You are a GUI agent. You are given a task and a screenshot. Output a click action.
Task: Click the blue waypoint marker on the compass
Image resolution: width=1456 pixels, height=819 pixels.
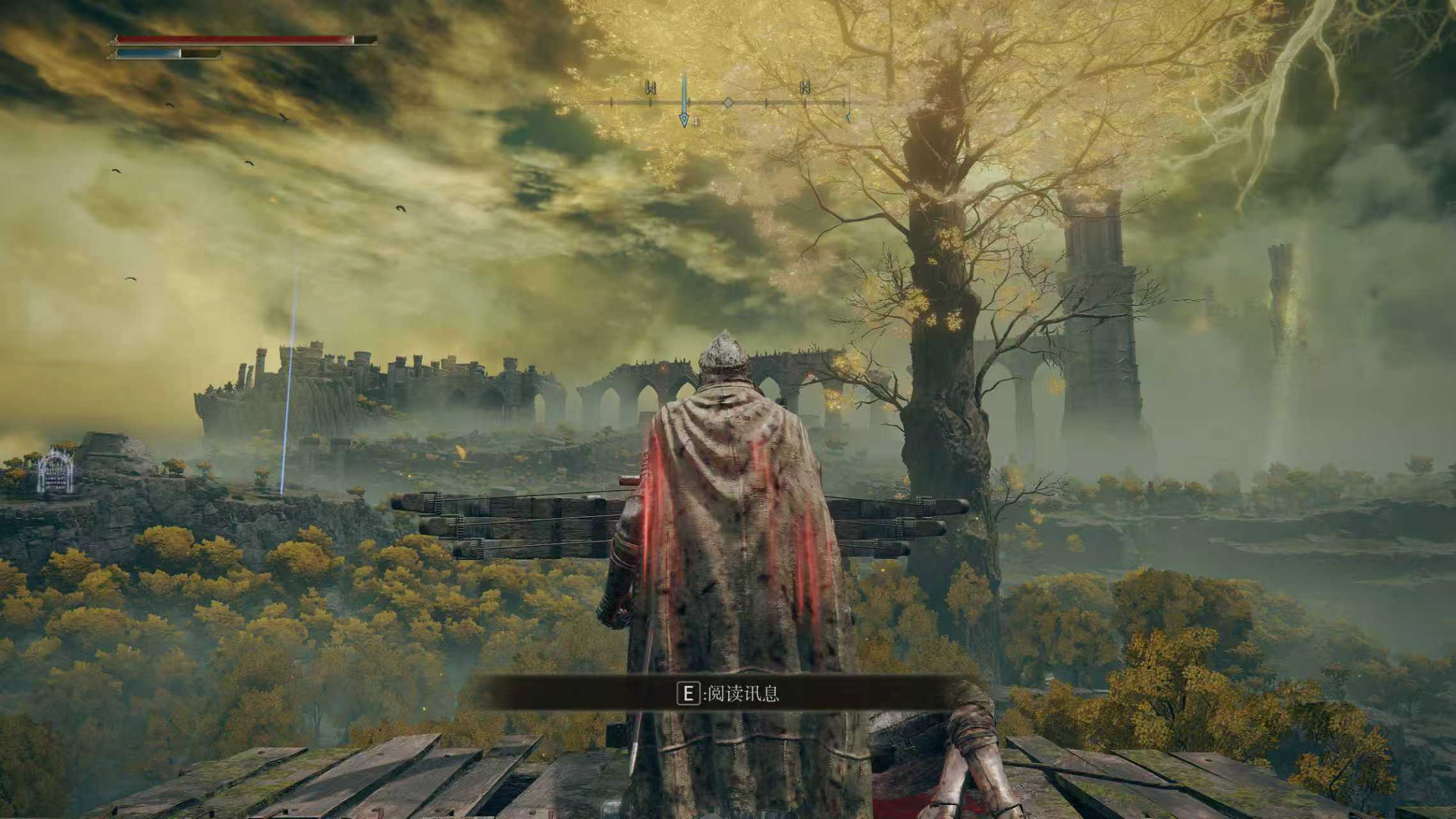pyautogui.click(x=684, y=119)
